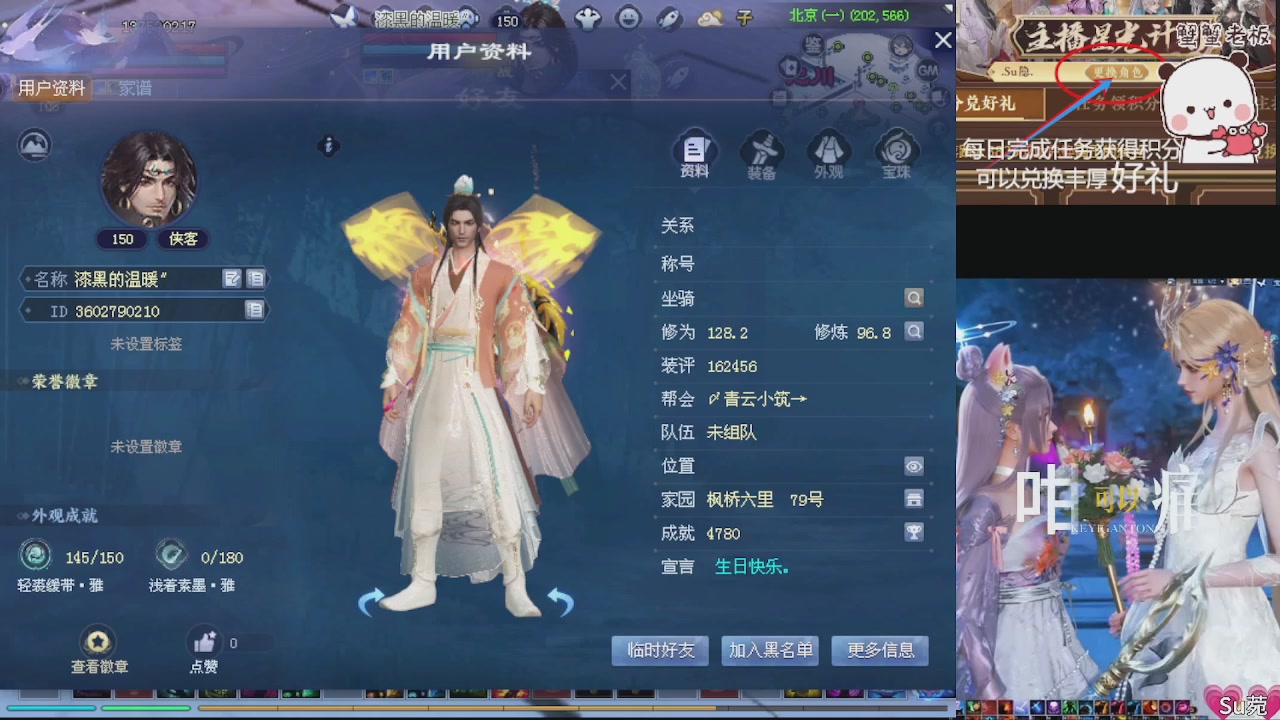Select the 用户资料 tab
This screenshot has width=1280, height=720.
(x=49, y=88)
